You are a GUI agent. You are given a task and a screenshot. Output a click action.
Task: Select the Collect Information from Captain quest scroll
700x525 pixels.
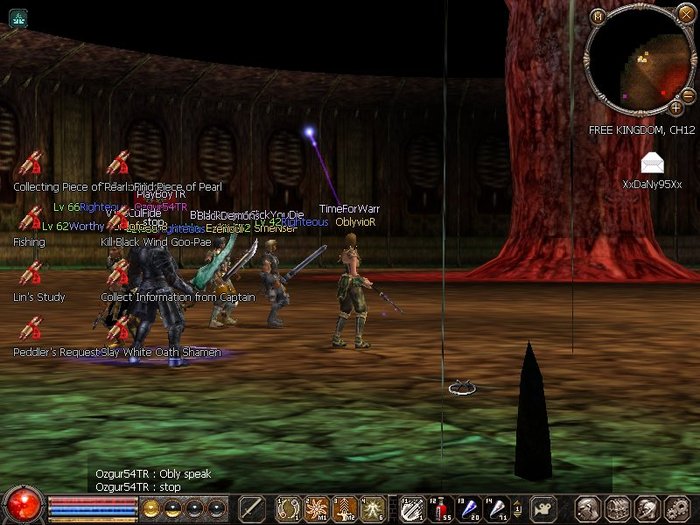click(x=119, y=273)
